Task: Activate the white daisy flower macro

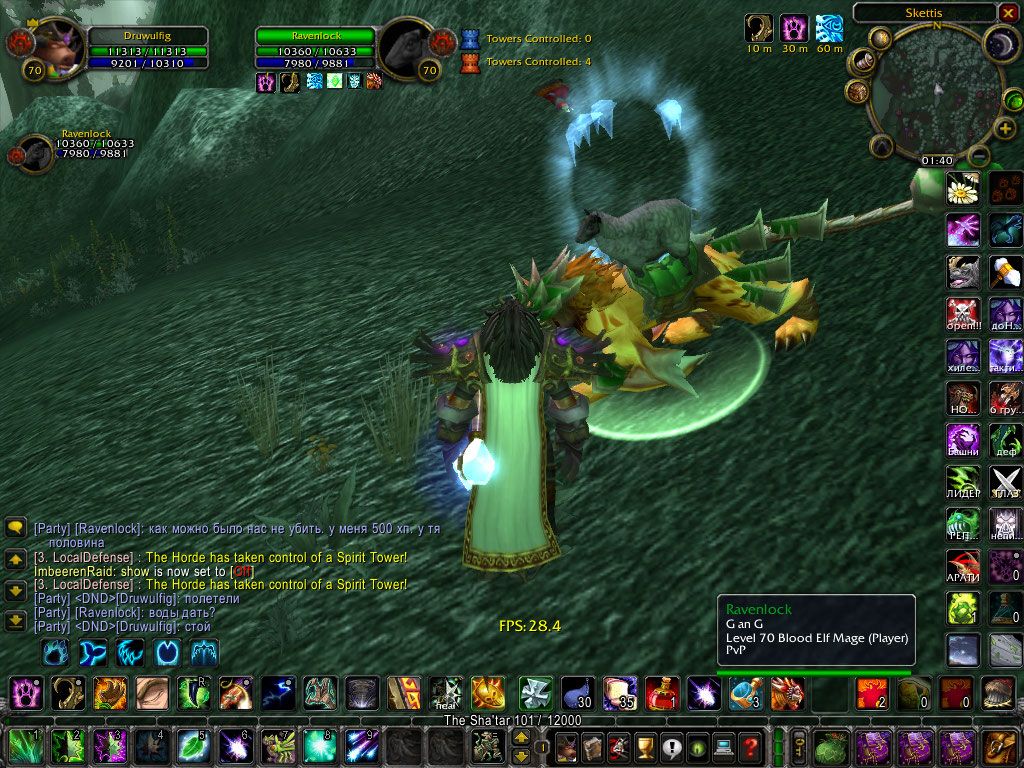Action: click(x=963, y=188)
